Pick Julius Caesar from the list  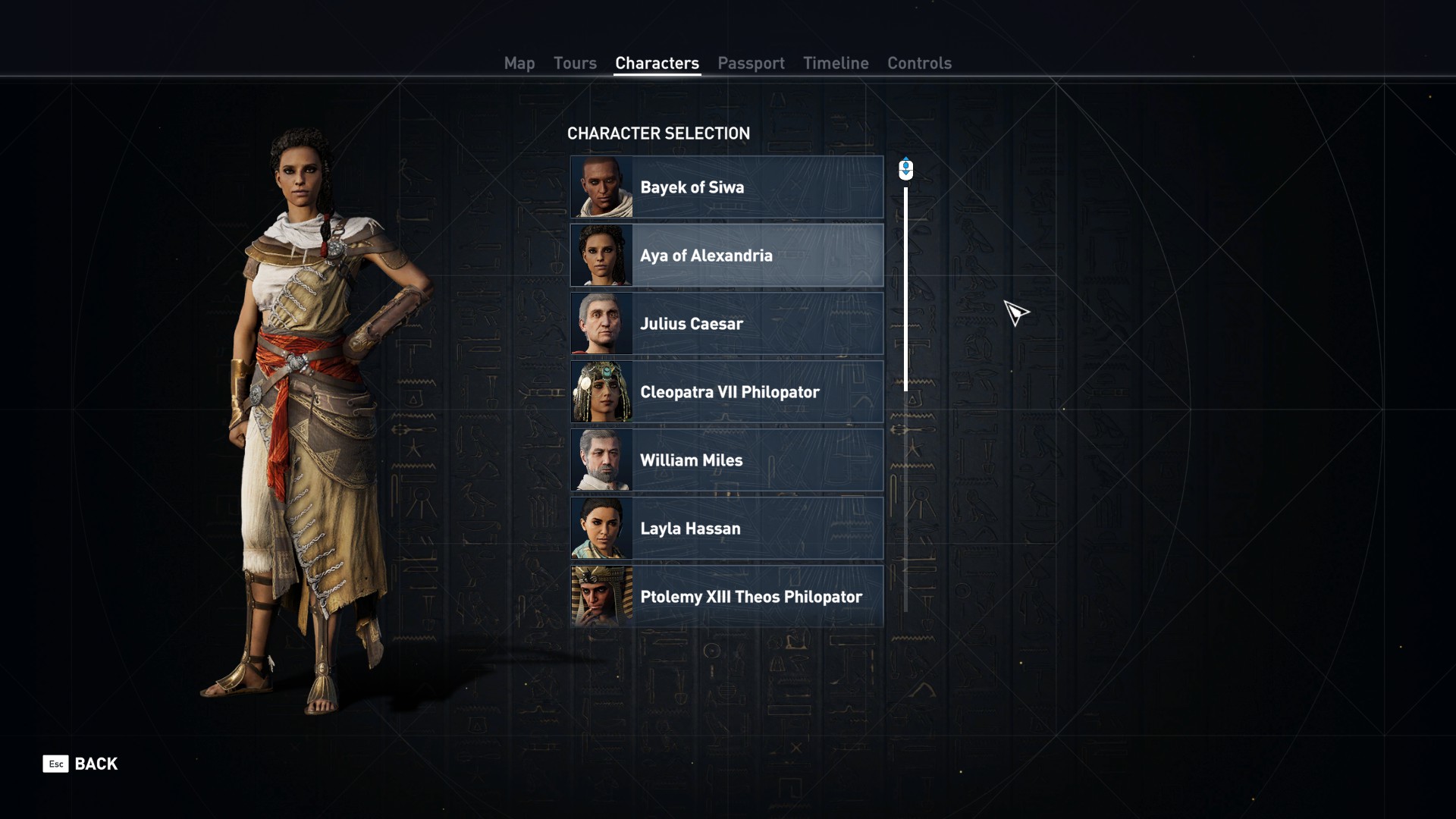(x=726, y=324)
